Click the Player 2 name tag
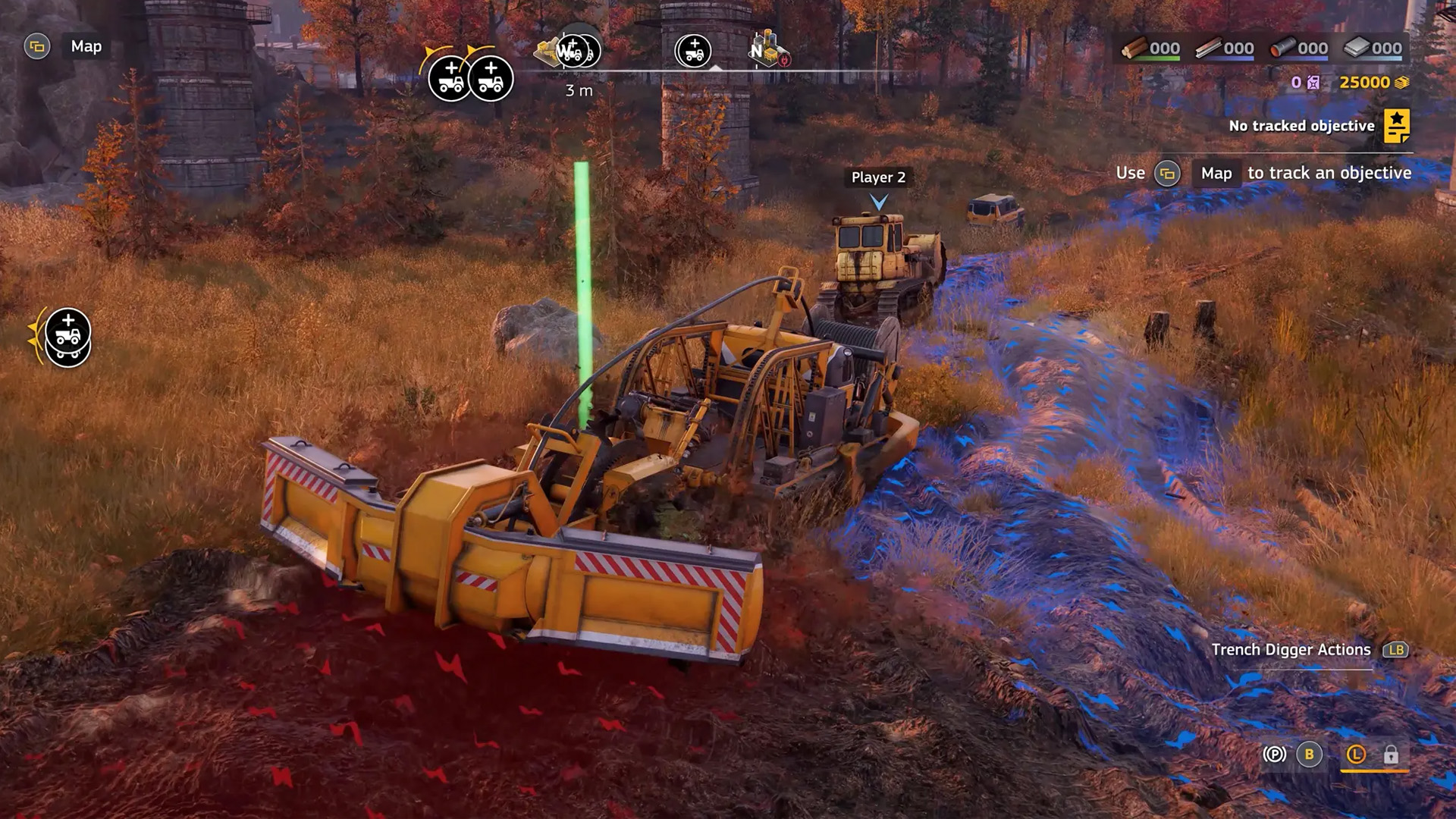Viewport: 1456px width, 819px height. pyautogui.click(x=878, y=177)
